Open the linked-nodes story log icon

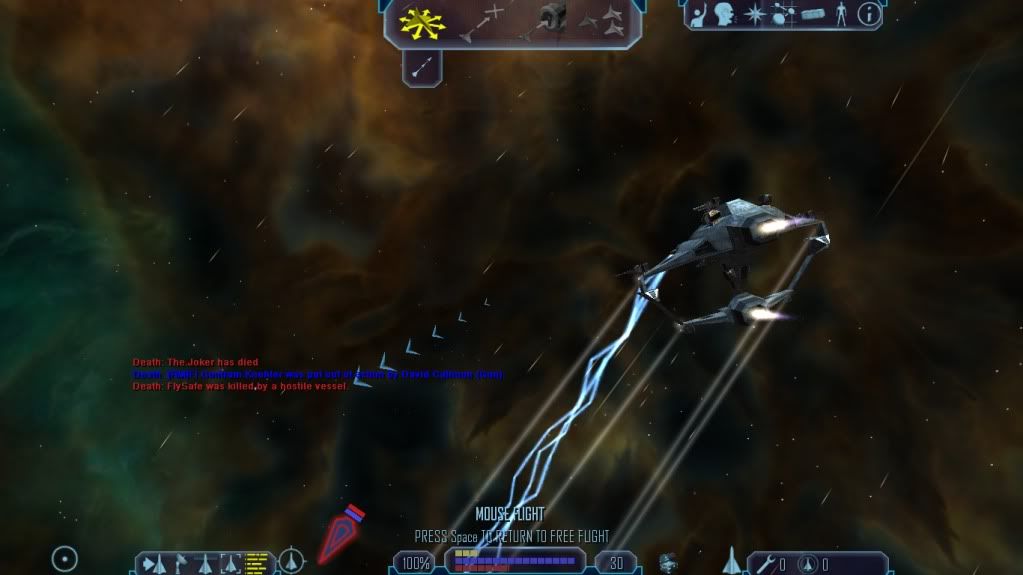[783, 14]
